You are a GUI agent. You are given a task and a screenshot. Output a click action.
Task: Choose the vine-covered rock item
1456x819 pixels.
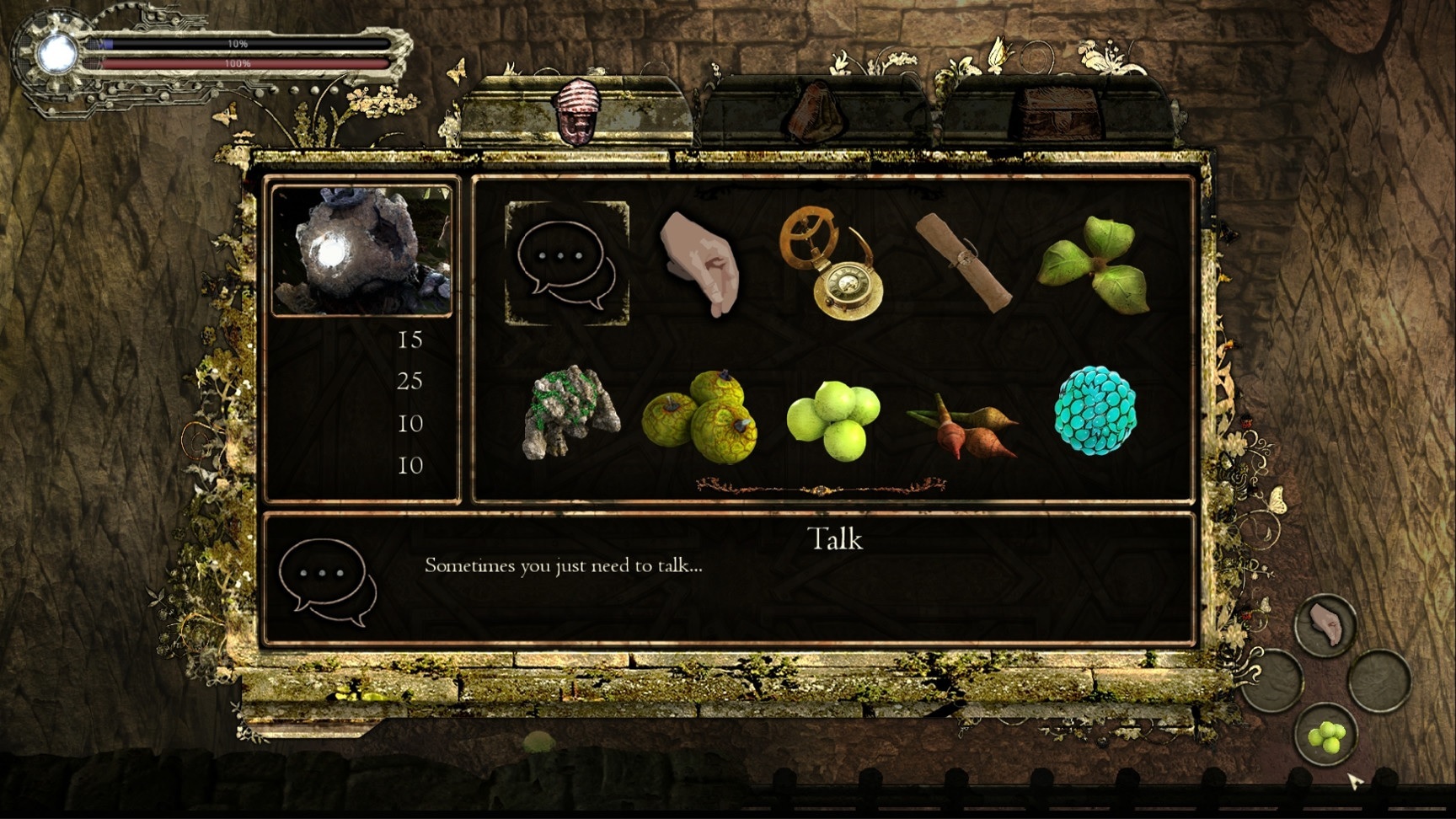[x=570, y=413]
